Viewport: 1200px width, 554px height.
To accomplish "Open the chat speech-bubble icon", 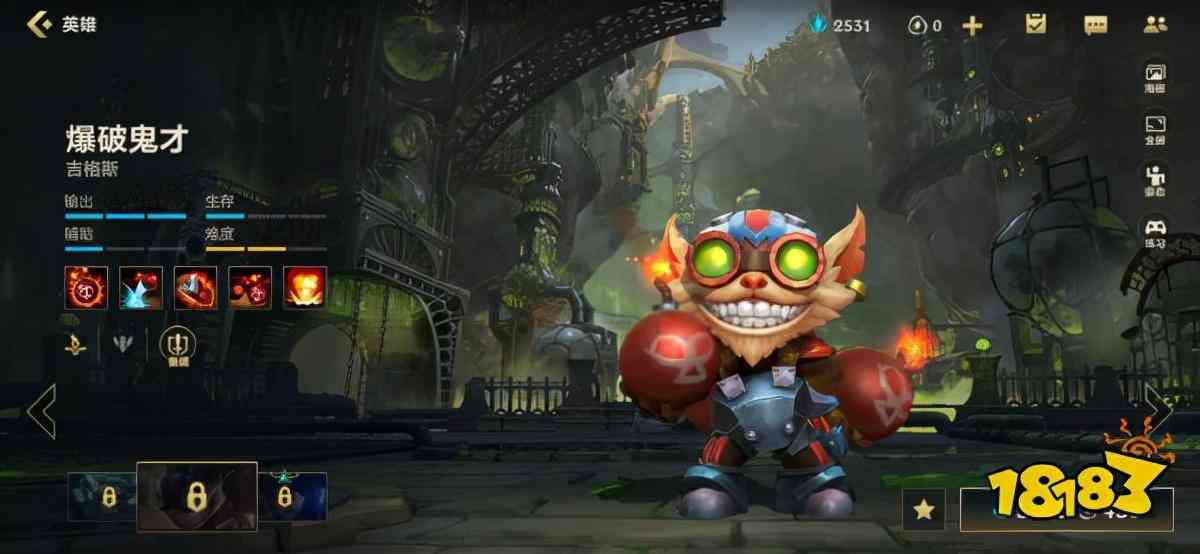I will [x=1096, y=24].
